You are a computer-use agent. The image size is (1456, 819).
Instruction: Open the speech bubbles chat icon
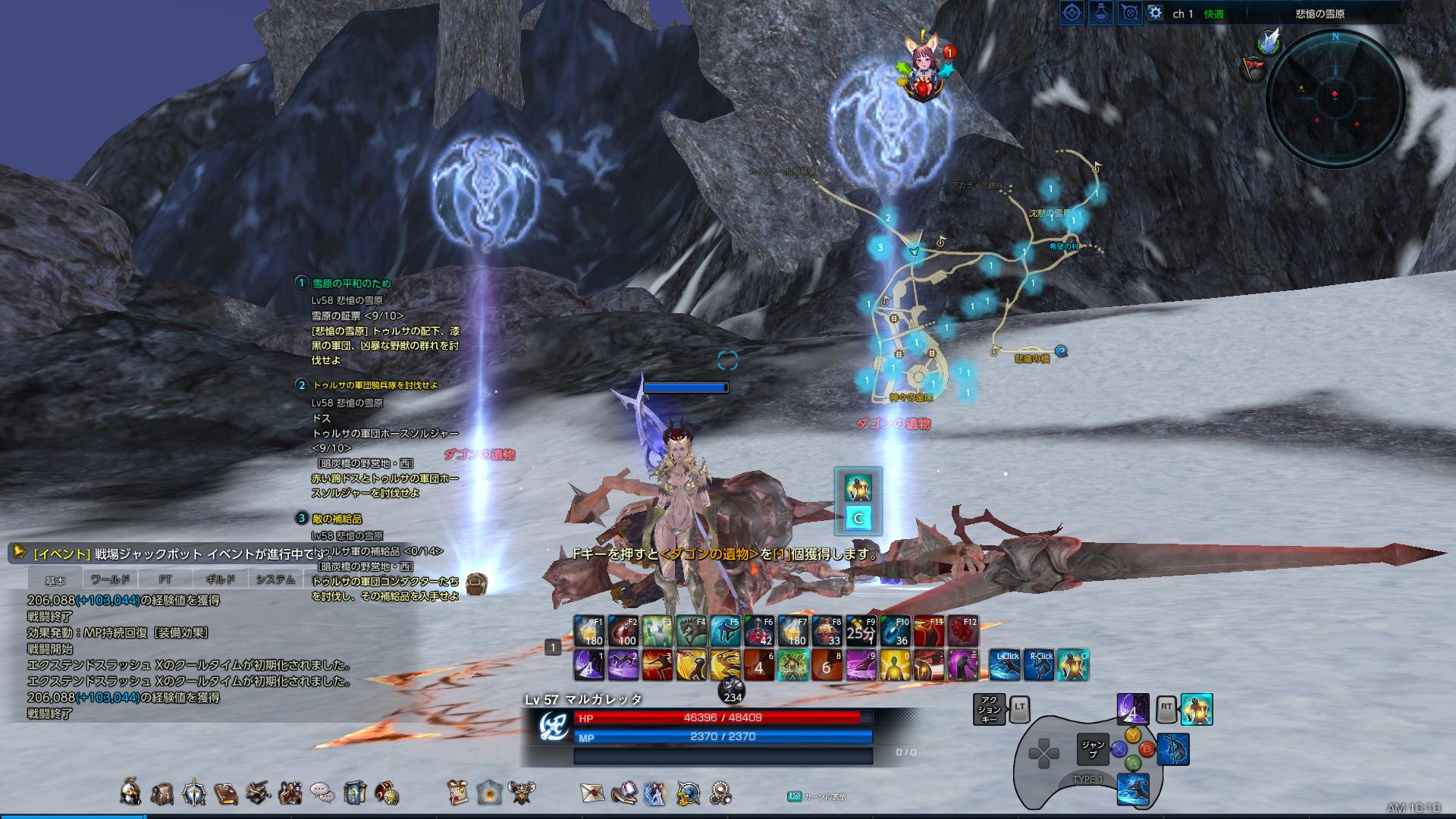coord(322,792)
